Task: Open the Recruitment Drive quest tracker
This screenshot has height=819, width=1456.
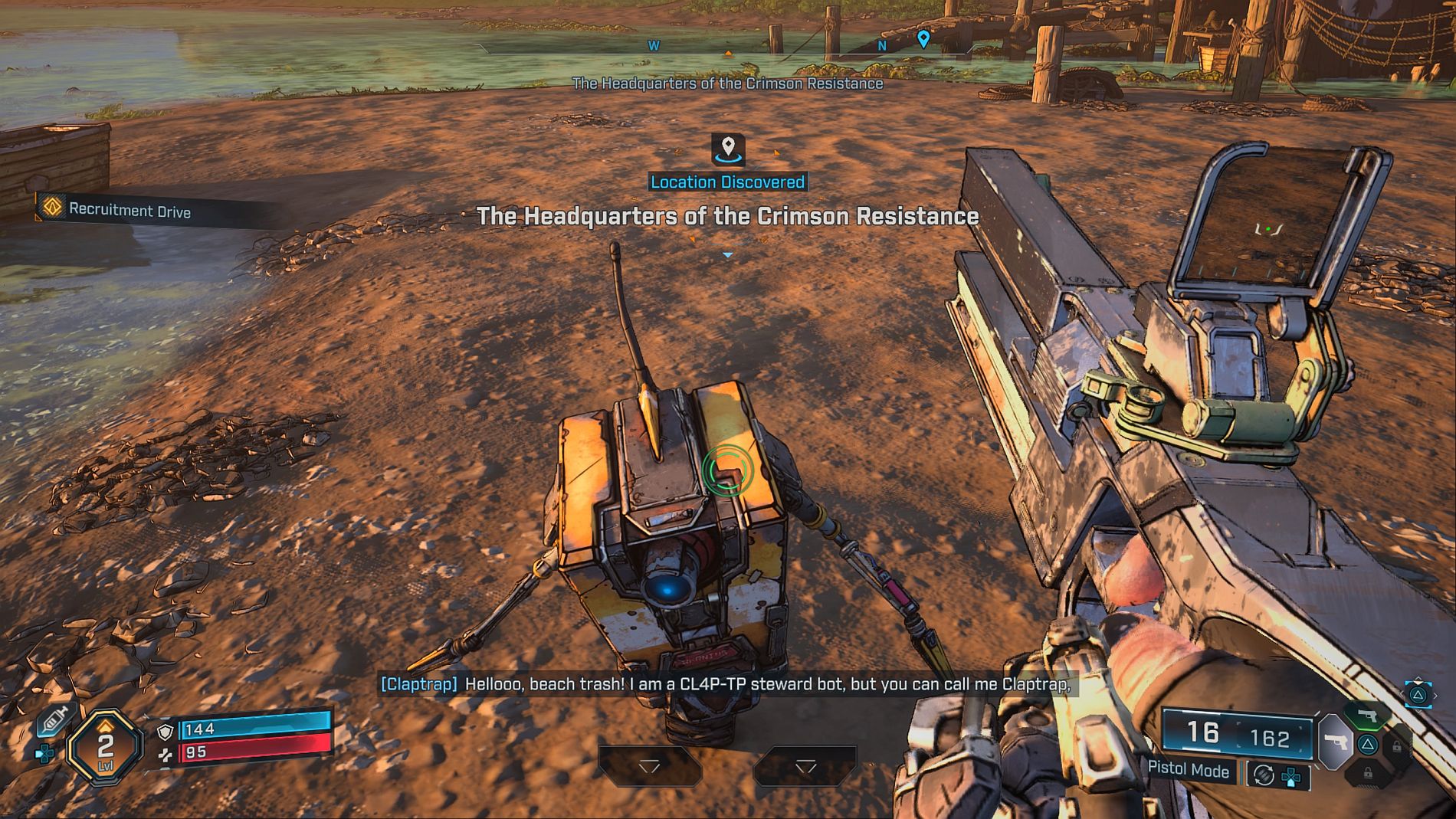Action: coord(128,211)
